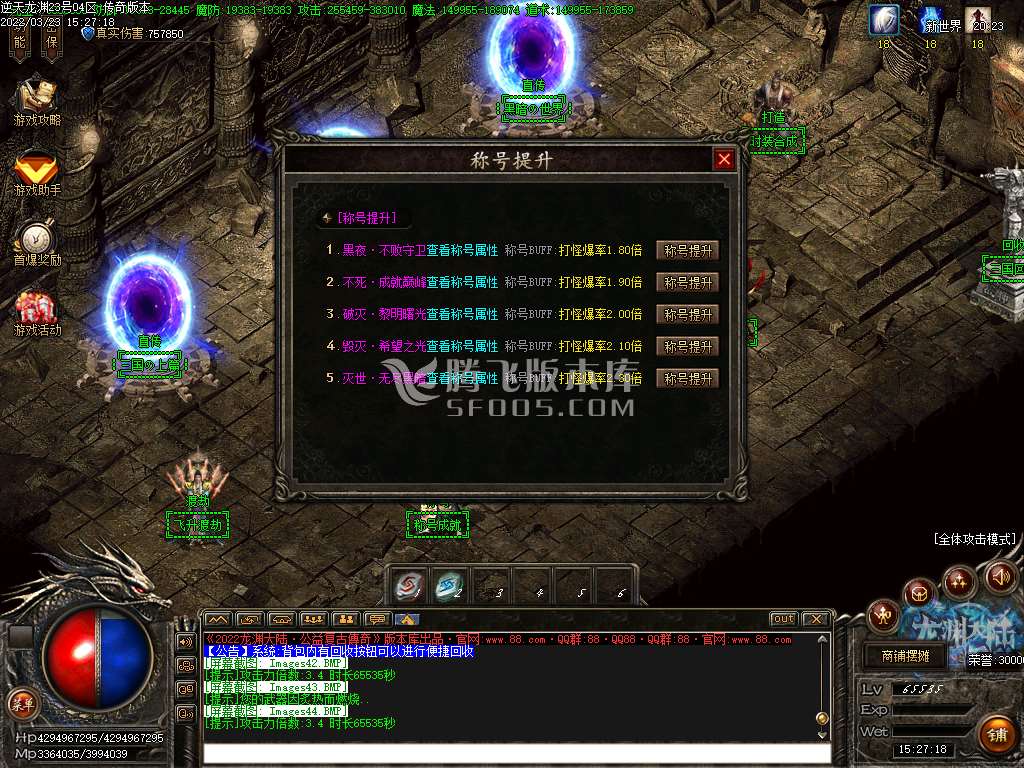Viewport: 1024px width, 768px height.
Task: Click the round orange 铺 shop button
Action: 995,735
